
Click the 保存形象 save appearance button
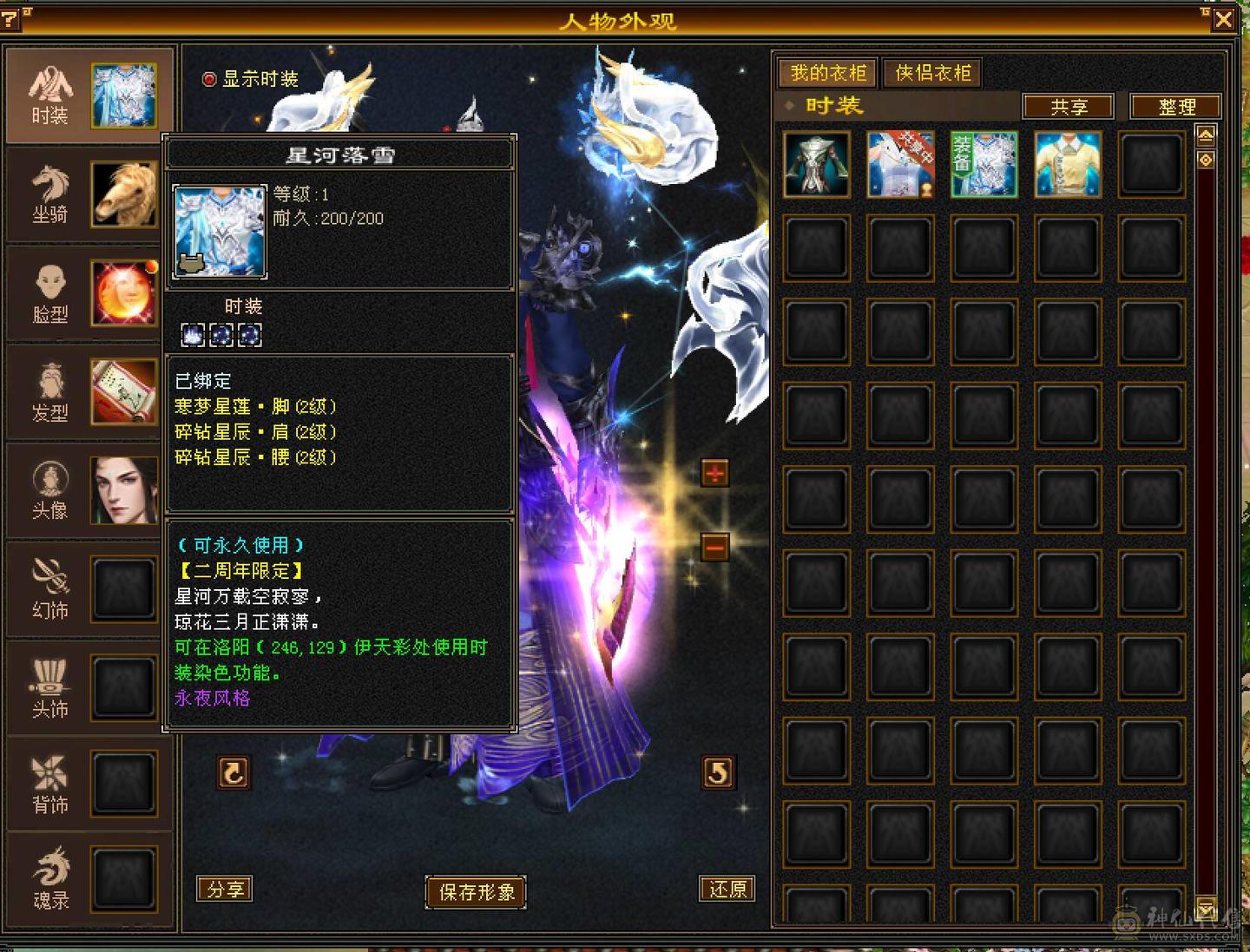coord(475,891)
